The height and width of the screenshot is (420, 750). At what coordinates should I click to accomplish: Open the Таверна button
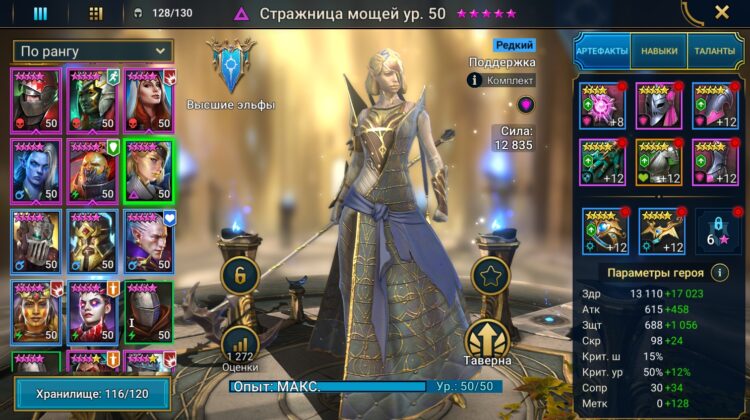tap(490, 342)
